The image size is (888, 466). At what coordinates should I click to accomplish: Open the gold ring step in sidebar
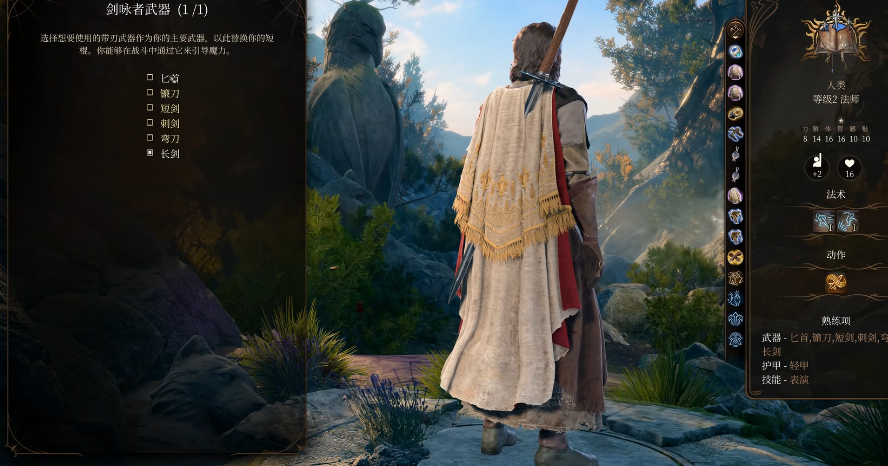(735, 113)
